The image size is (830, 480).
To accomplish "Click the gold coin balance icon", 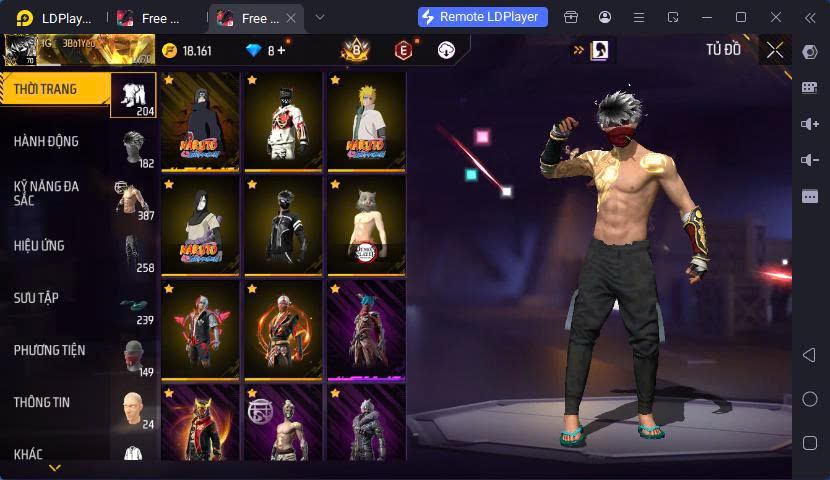I will tap(169, 50).
